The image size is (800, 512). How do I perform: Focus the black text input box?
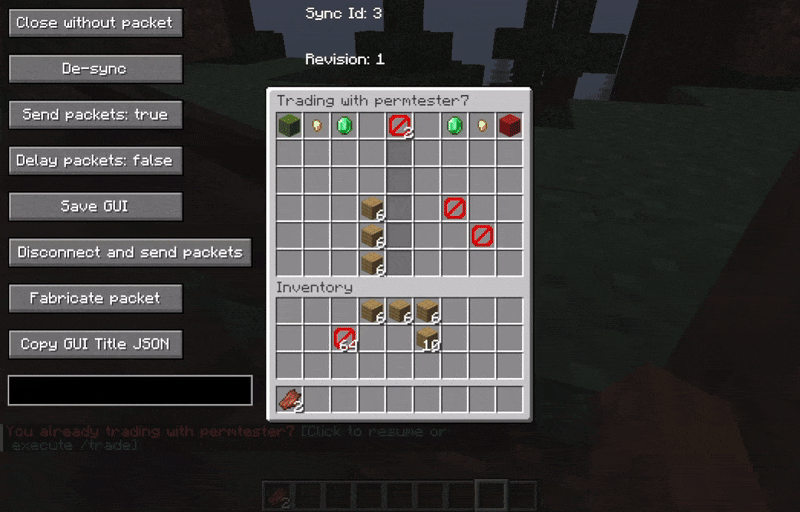[x=130, y=390]
